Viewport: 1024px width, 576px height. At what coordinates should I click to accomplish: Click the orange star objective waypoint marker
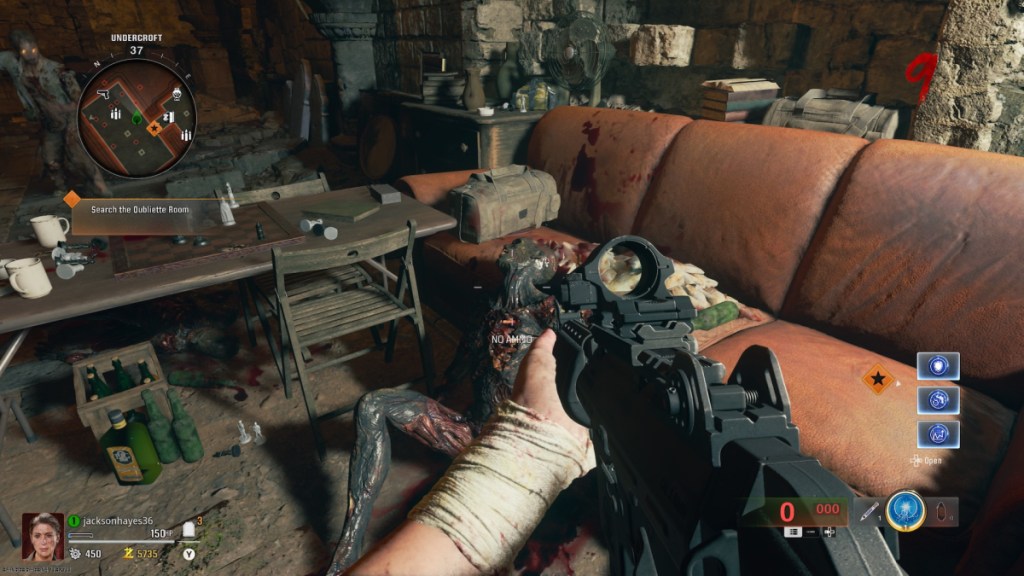click(x=878, y=380)
